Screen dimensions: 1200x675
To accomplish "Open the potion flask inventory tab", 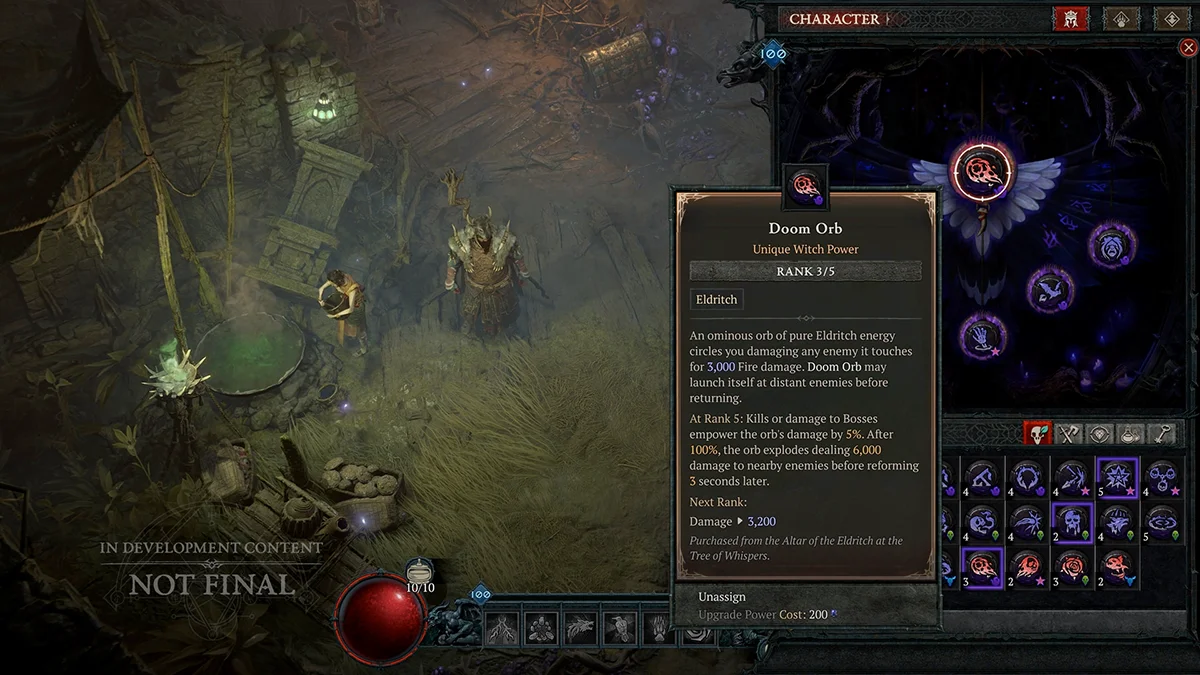I will coord(1132,433).
